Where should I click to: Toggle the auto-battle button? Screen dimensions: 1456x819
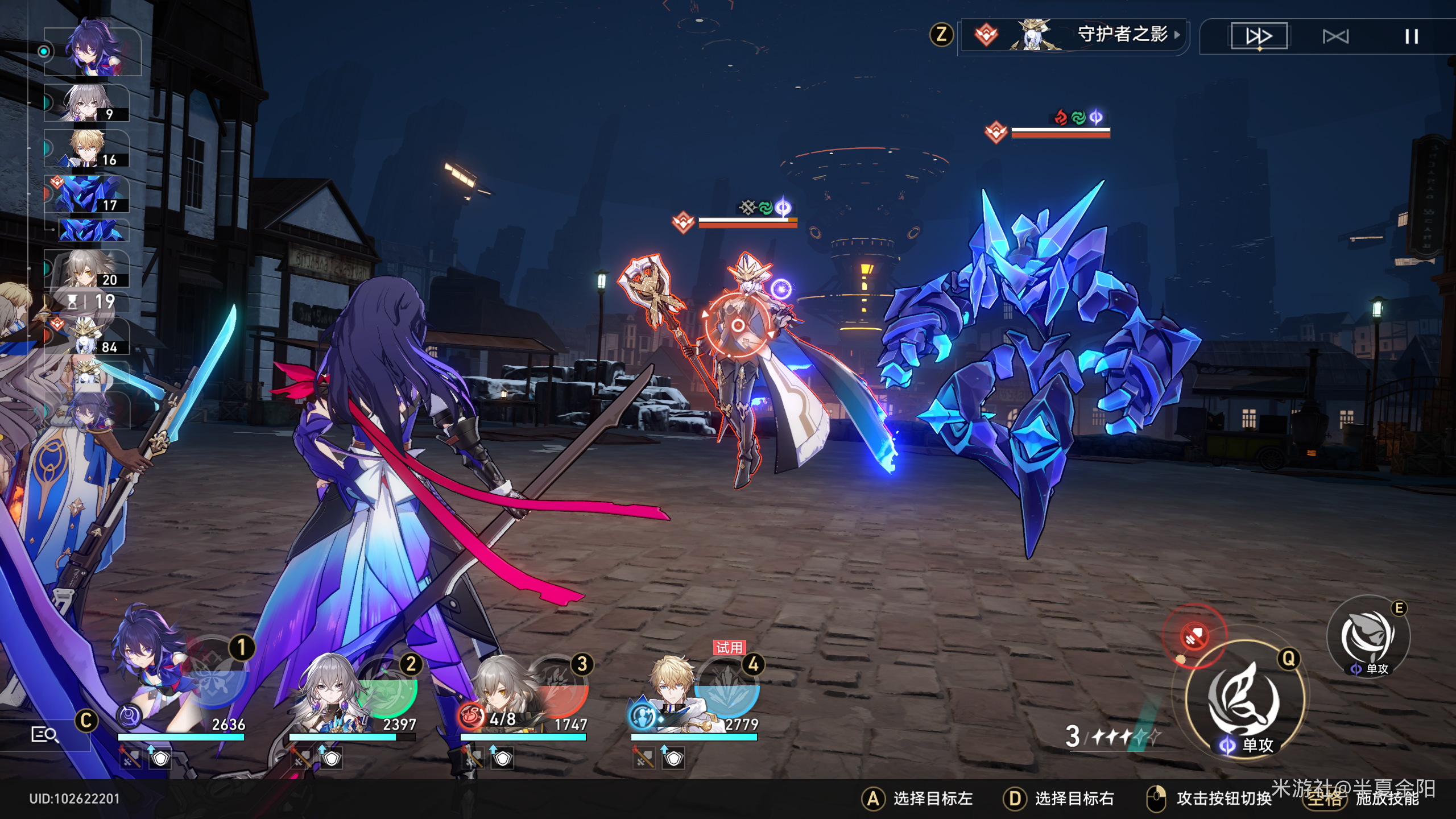pos(1335,37)
